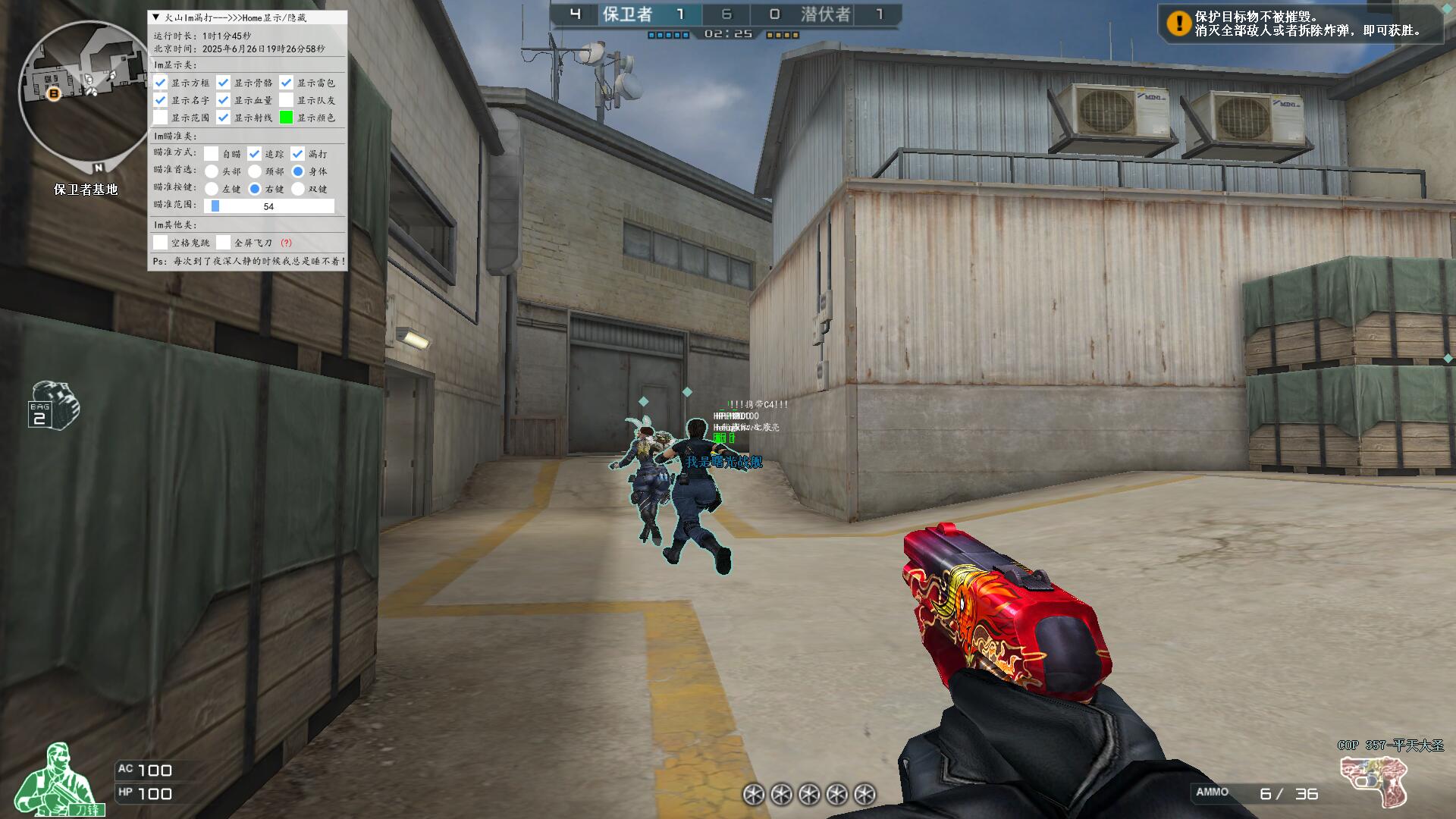This screenshot has width=1456, height=819.
Task: Select the B bomb site marker on minimap
Action: [x=54, y=93]
